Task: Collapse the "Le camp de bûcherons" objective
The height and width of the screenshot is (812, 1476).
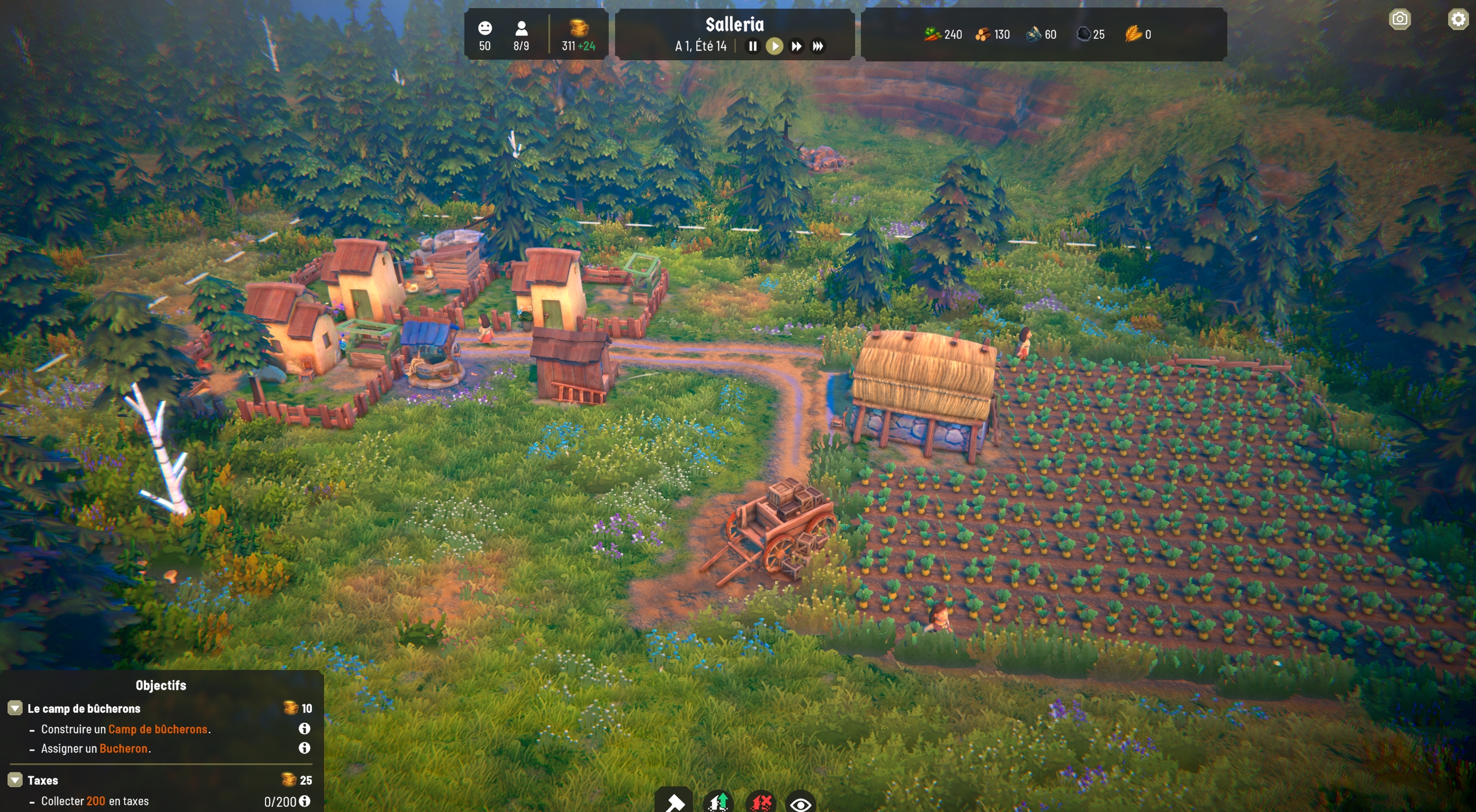Action: [15, 708]
